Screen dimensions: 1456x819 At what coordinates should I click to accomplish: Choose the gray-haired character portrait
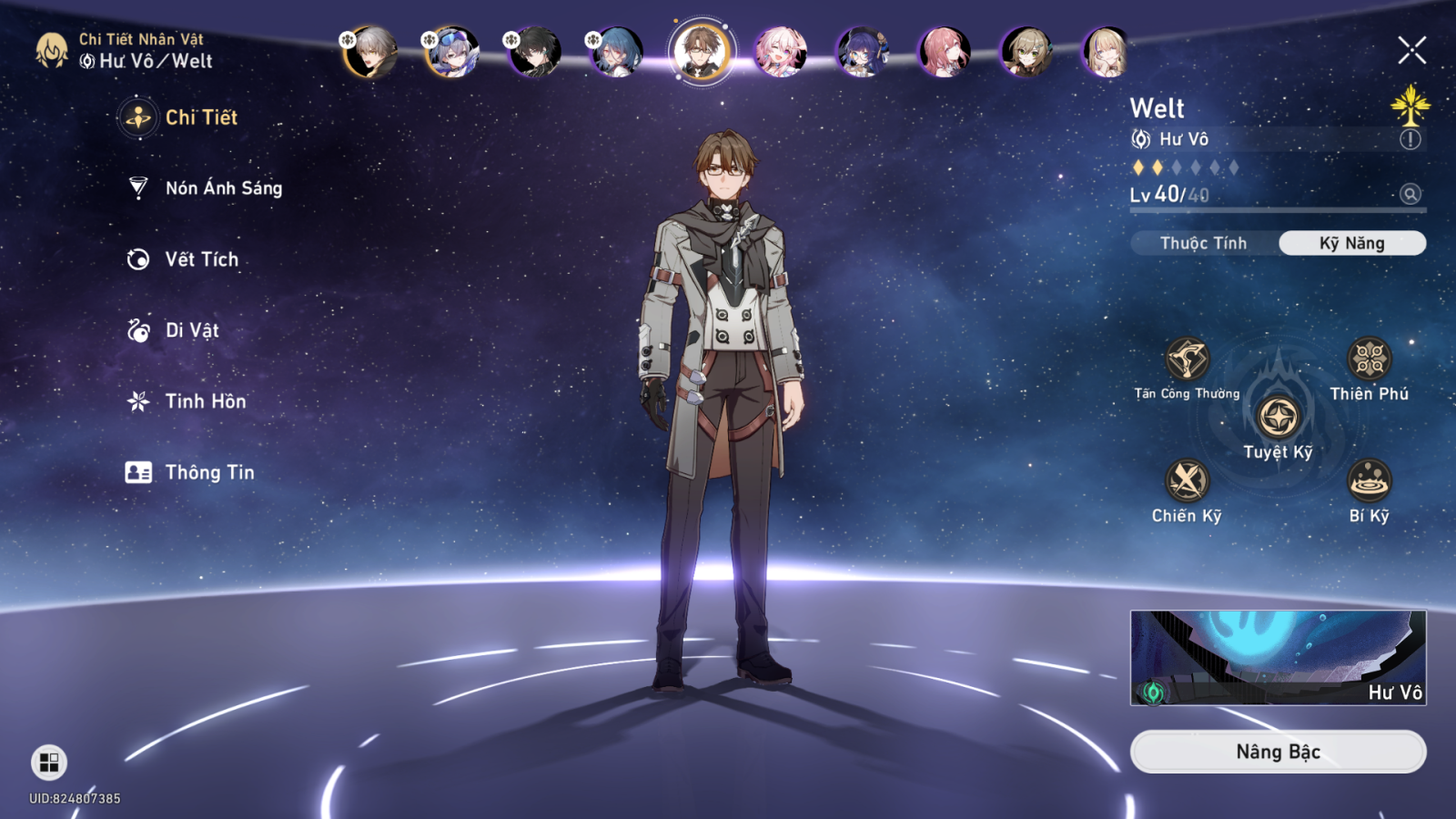(x=370, y=51)
